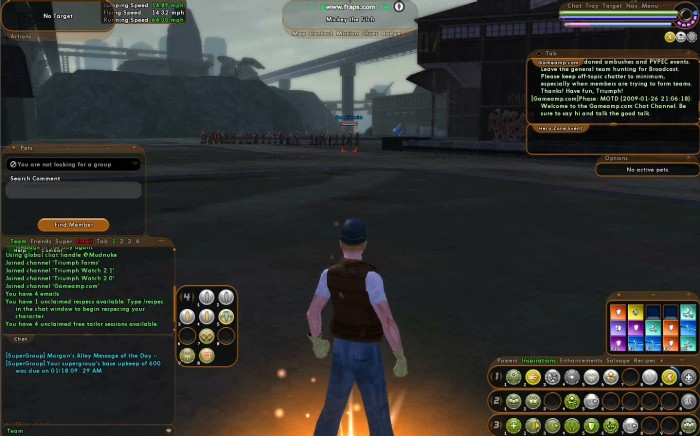Select the Super chat tab
Viewport: 700px width, 436px height.
tap(63, 241)
